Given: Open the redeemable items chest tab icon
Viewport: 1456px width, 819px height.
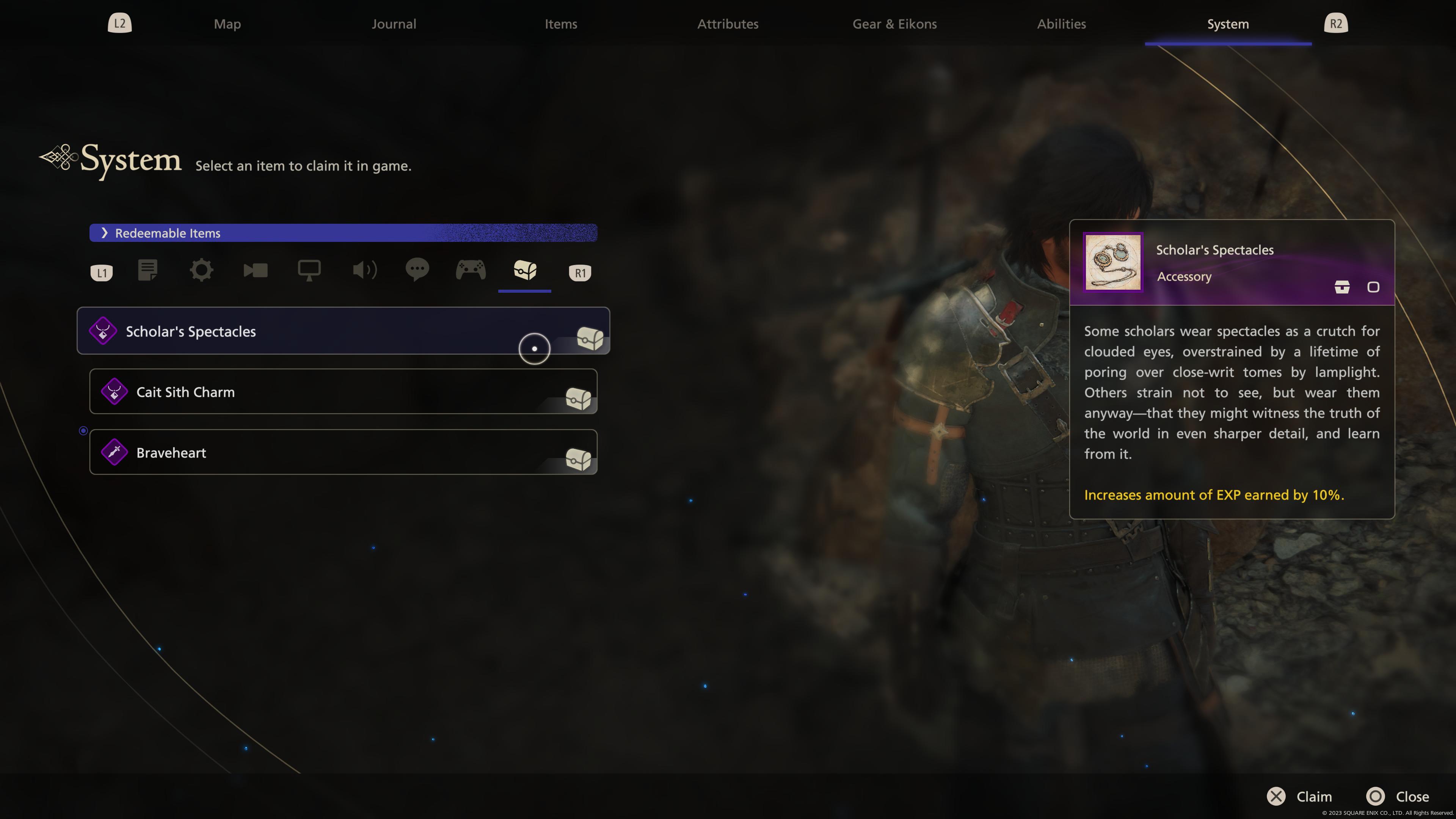Looking at the screenshot, I should pyautogui.click(x=524, y=271).
